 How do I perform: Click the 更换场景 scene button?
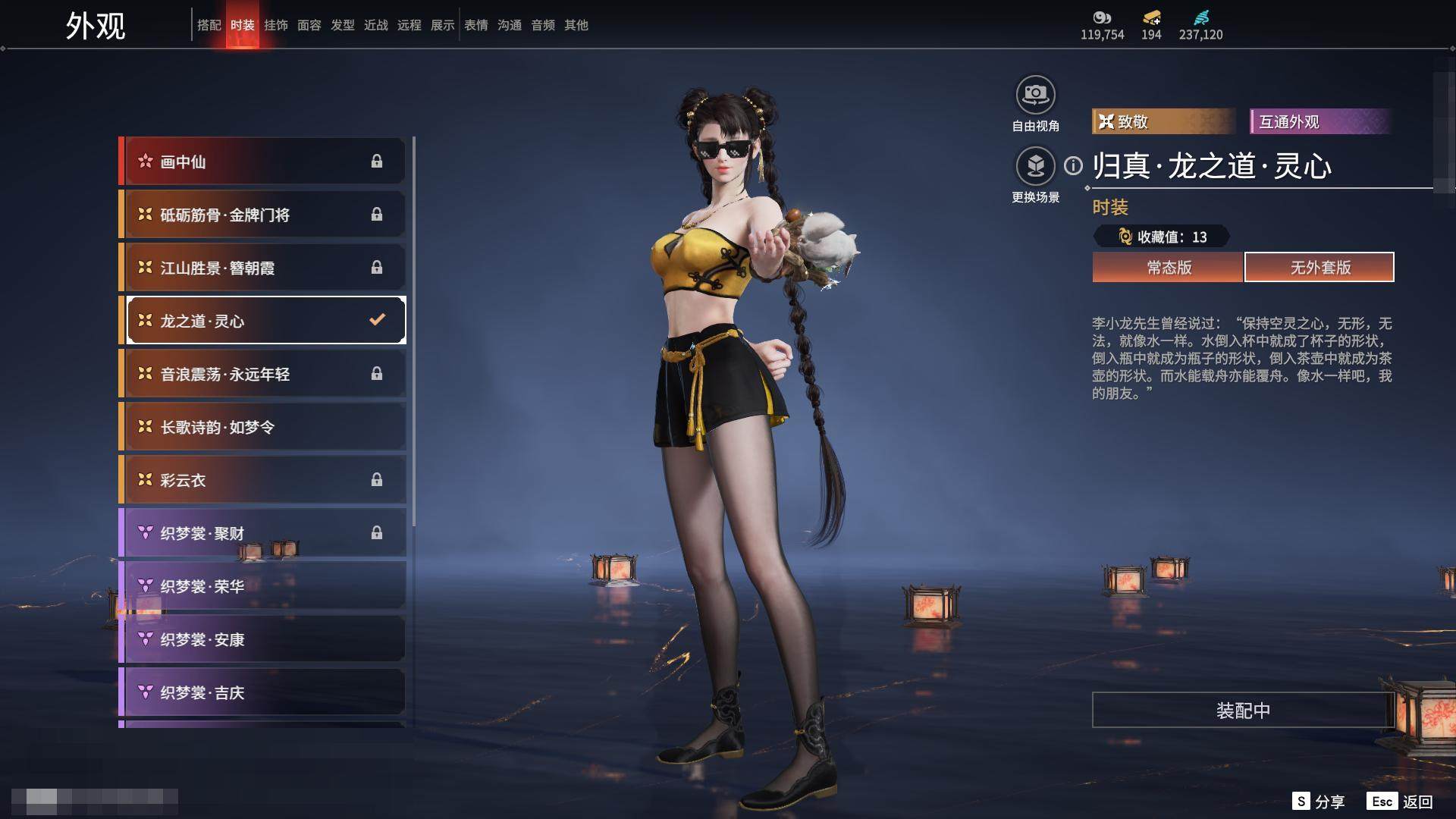click(x=1035, y=167)
